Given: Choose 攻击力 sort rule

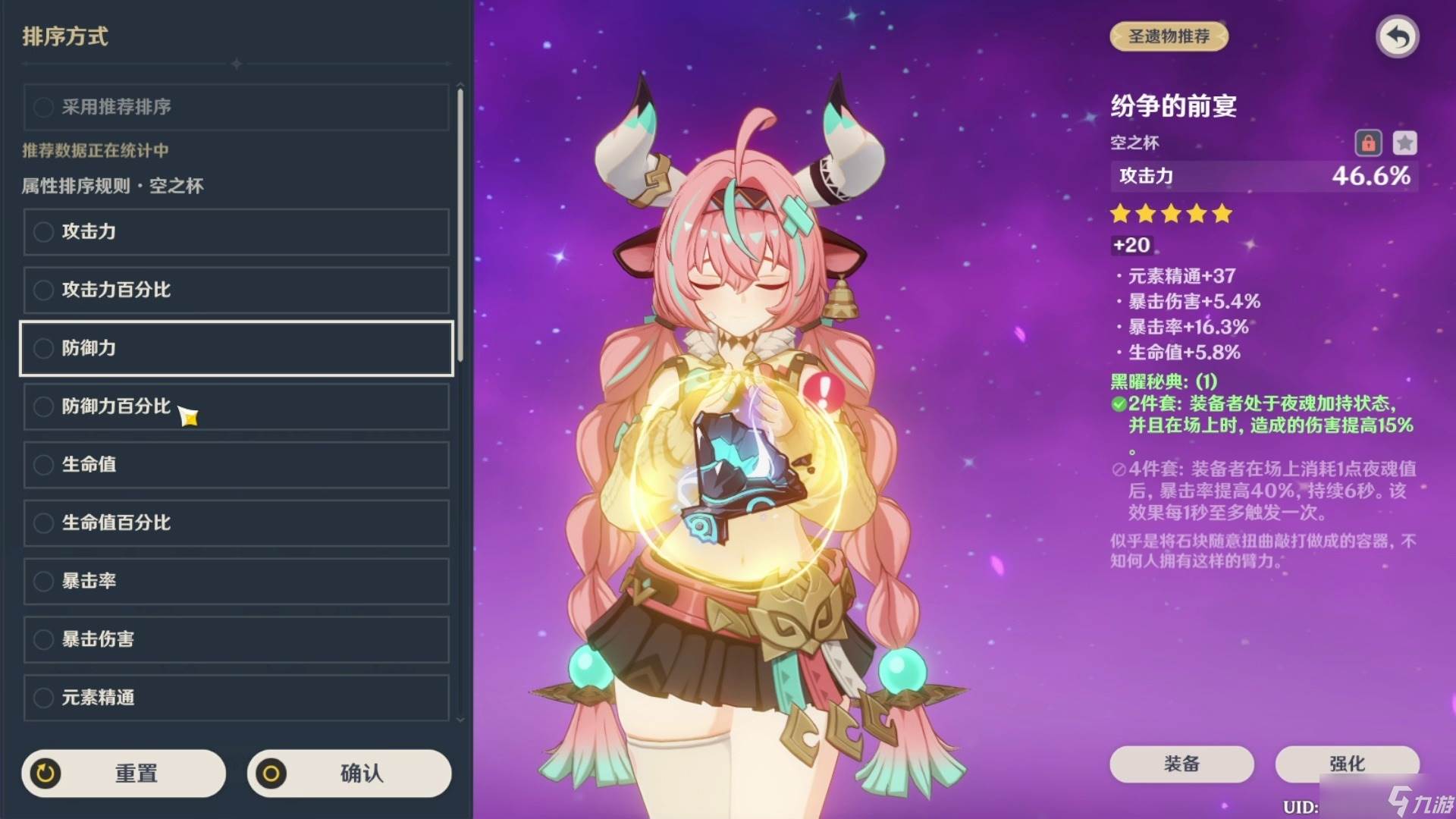Looking at the screenshot, I should (236, 231).
